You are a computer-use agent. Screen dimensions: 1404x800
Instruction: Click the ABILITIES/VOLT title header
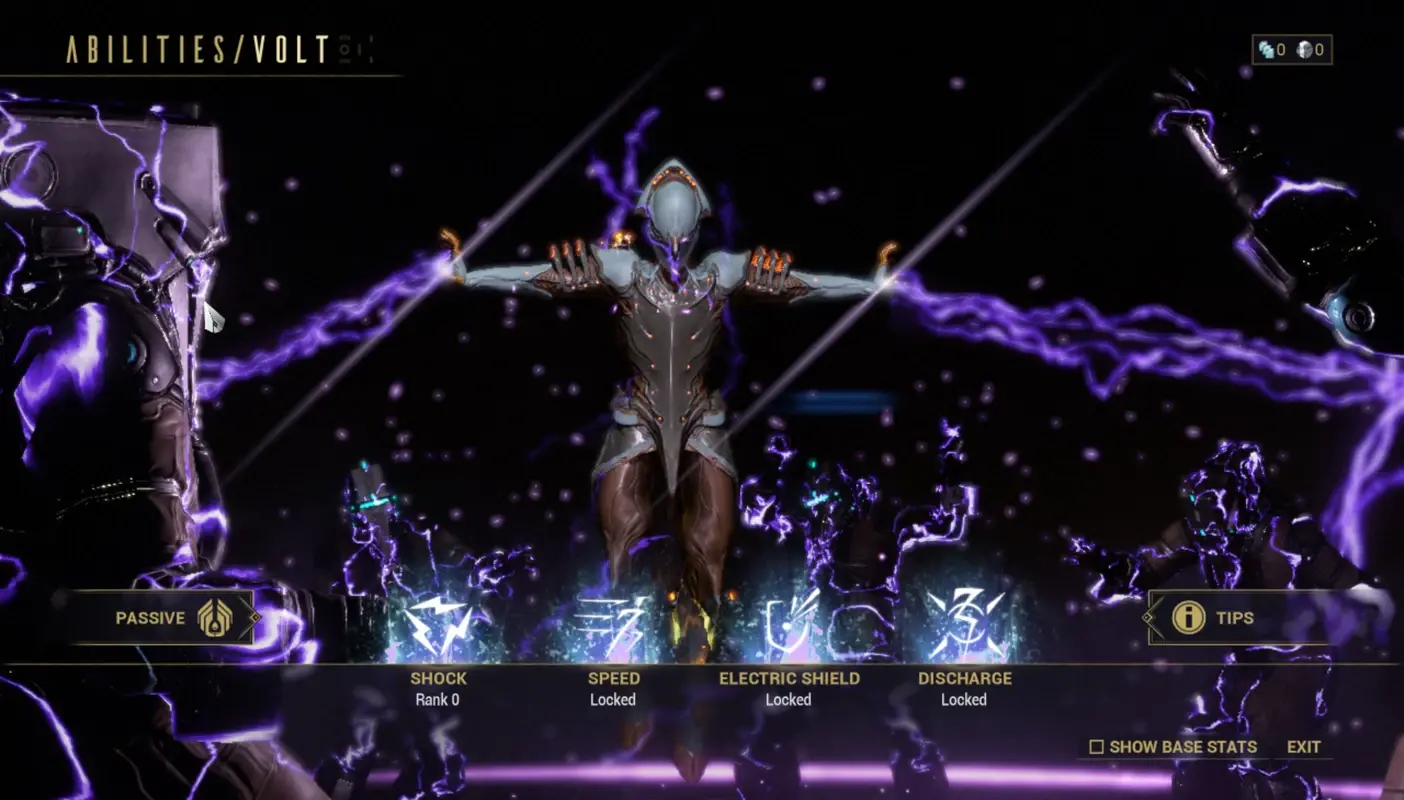coord(195,48)
